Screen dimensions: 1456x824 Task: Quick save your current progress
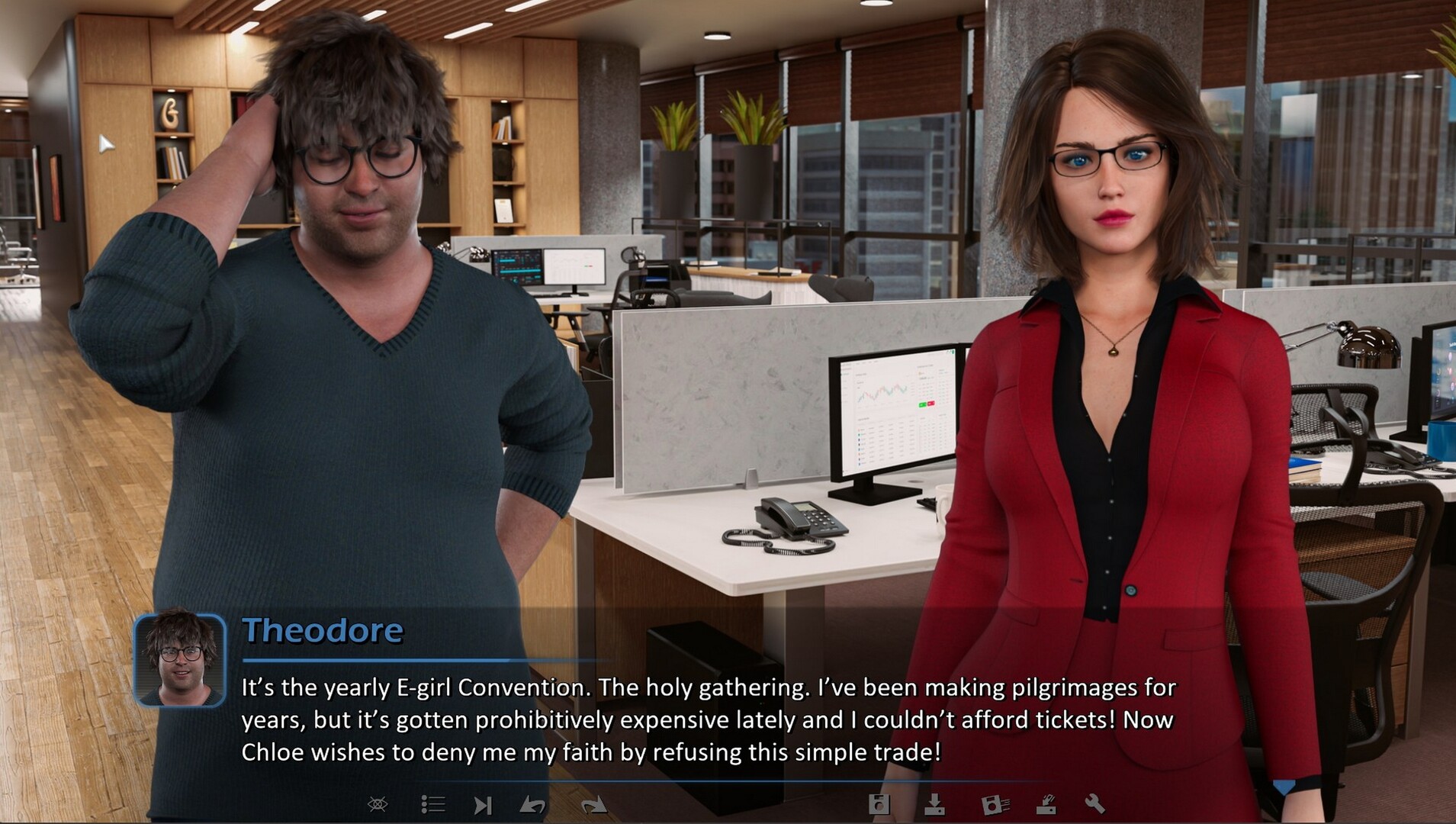pos(993,806)
